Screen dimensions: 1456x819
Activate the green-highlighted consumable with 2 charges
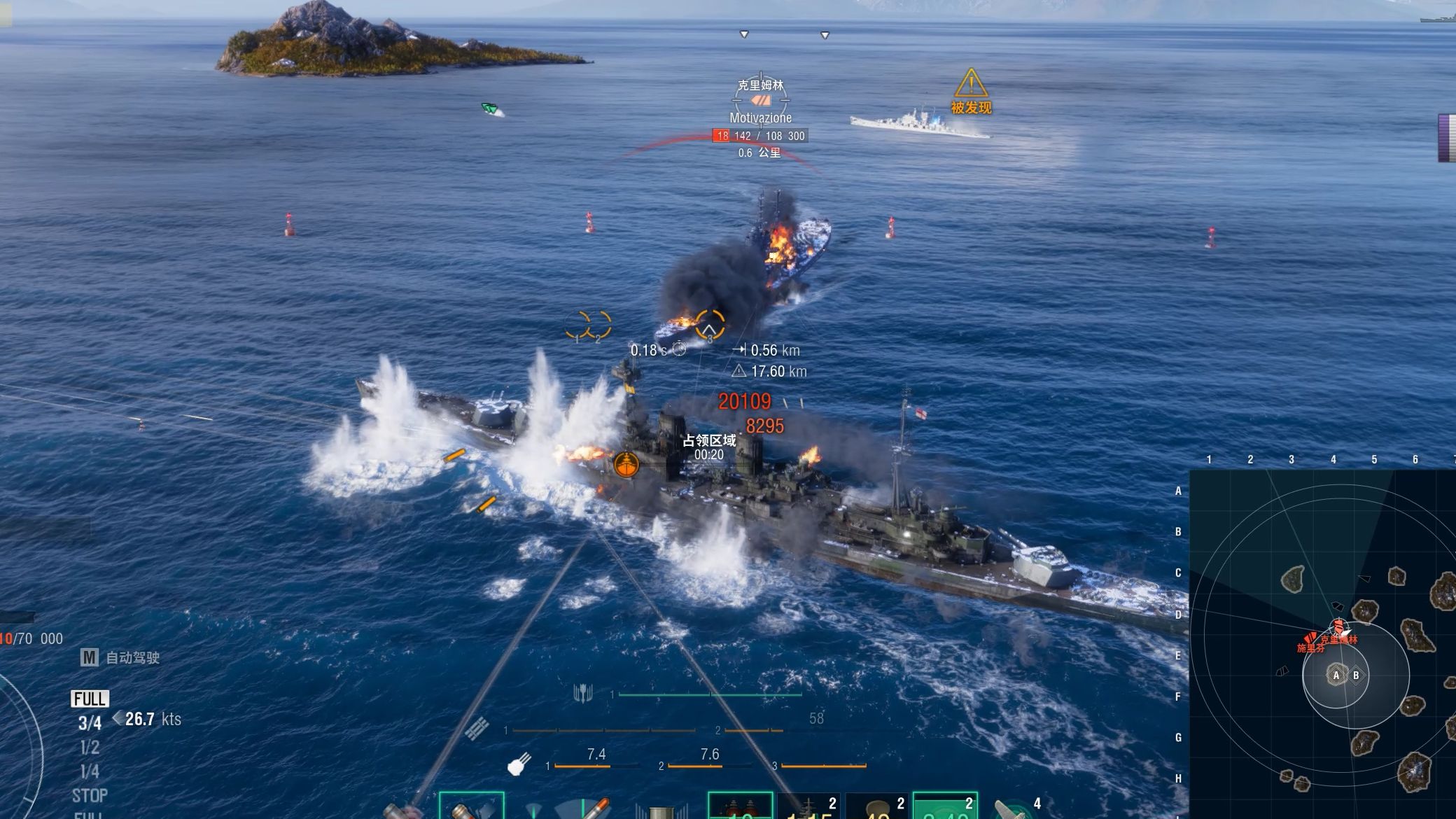click(x=945, y=806)
